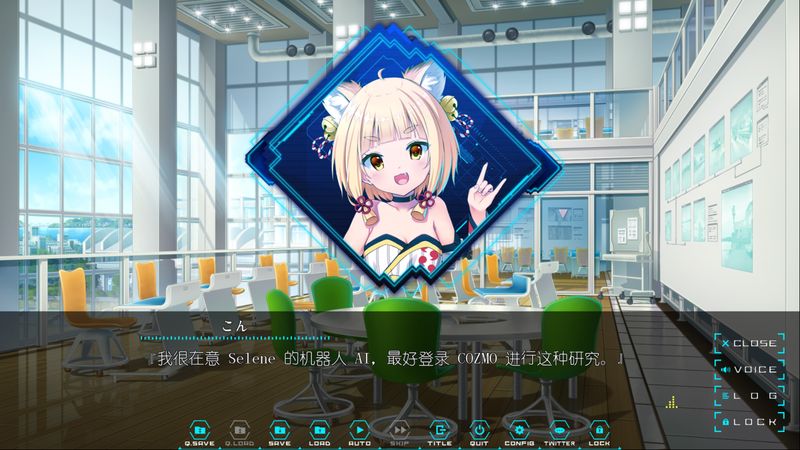
Task: Toggle the LOCK icon in the bottom toolbar
Action: 599,430
